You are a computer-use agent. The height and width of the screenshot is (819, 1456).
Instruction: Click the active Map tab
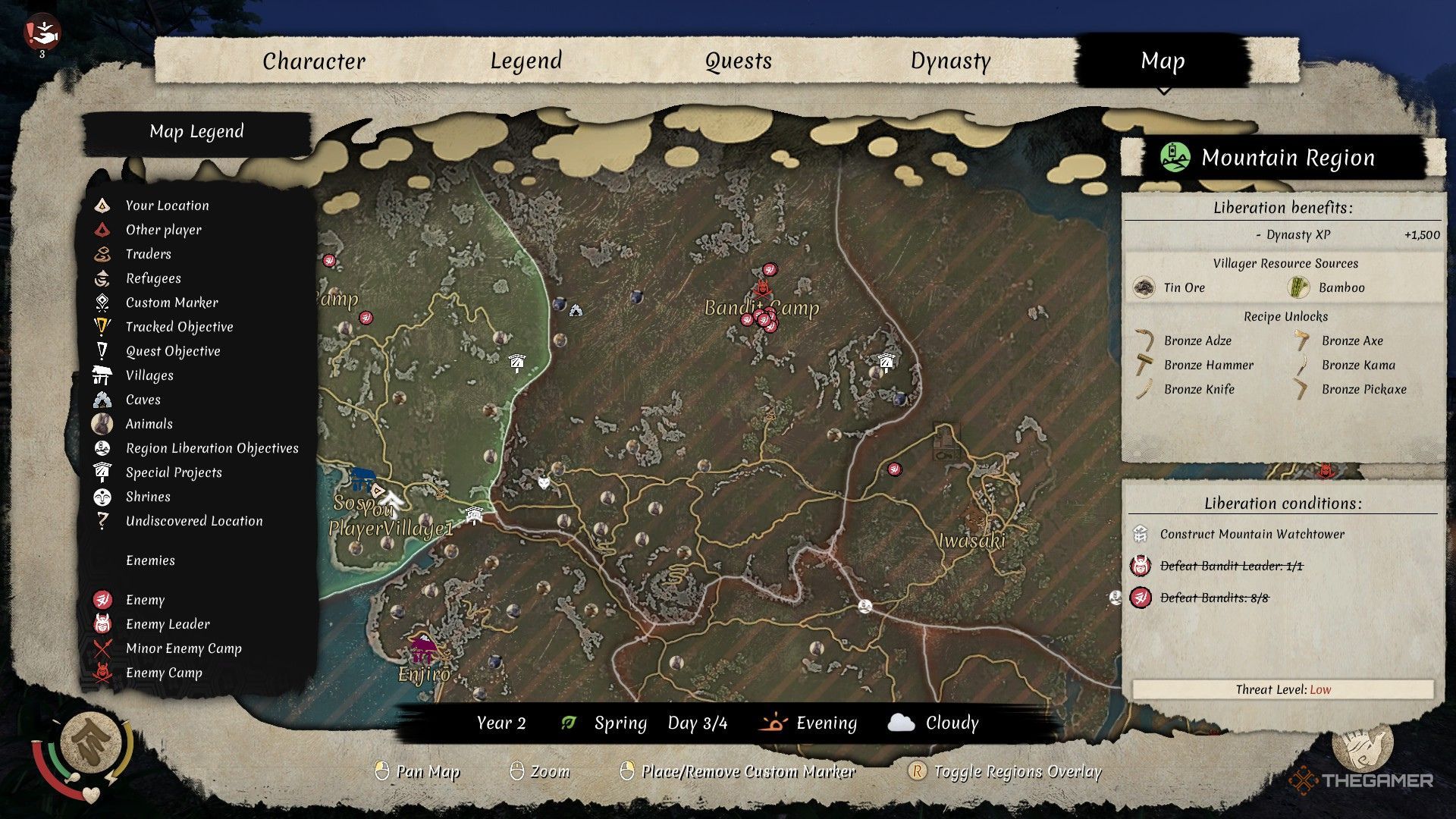[1163, 61]
